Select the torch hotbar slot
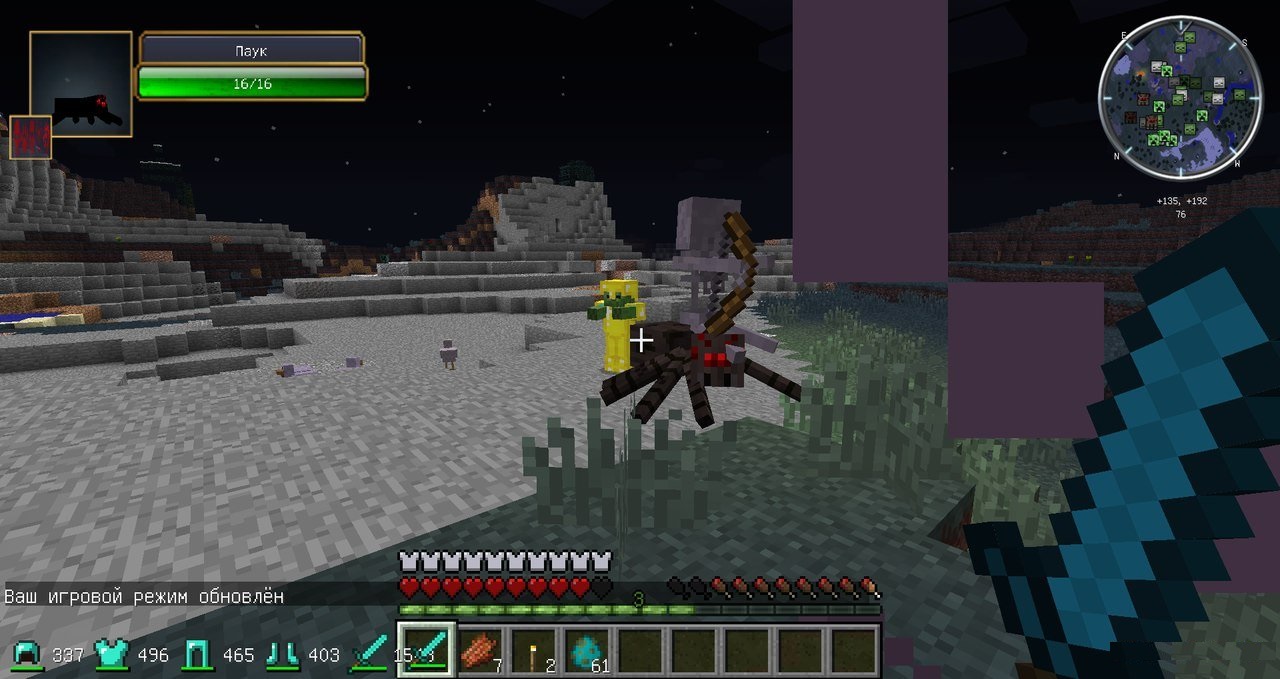 [535, 650]
